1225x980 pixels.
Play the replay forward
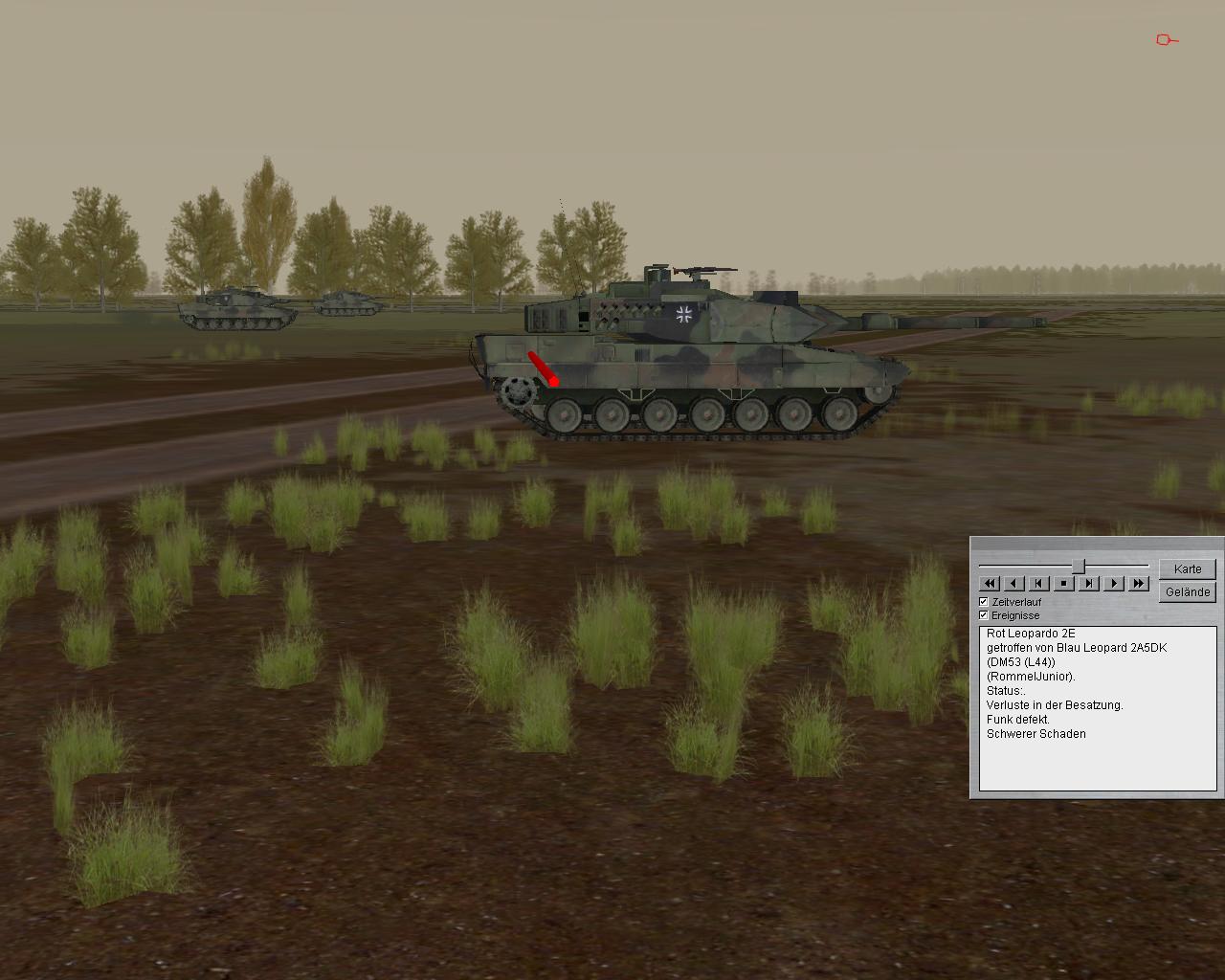[1113, 583]
